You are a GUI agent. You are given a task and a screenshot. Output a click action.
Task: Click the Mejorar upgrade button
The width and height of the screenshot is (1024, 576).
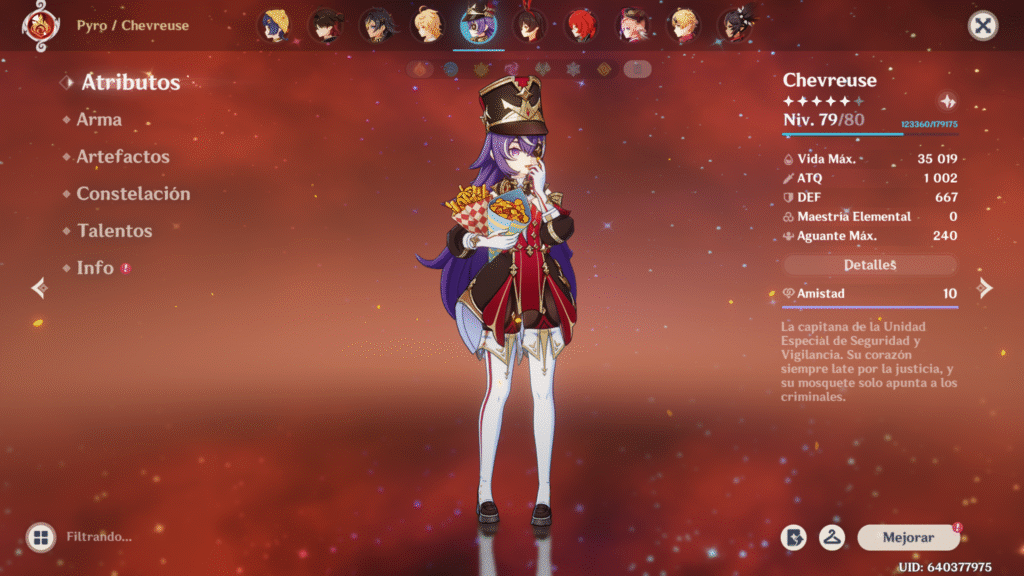click(908, 538)
